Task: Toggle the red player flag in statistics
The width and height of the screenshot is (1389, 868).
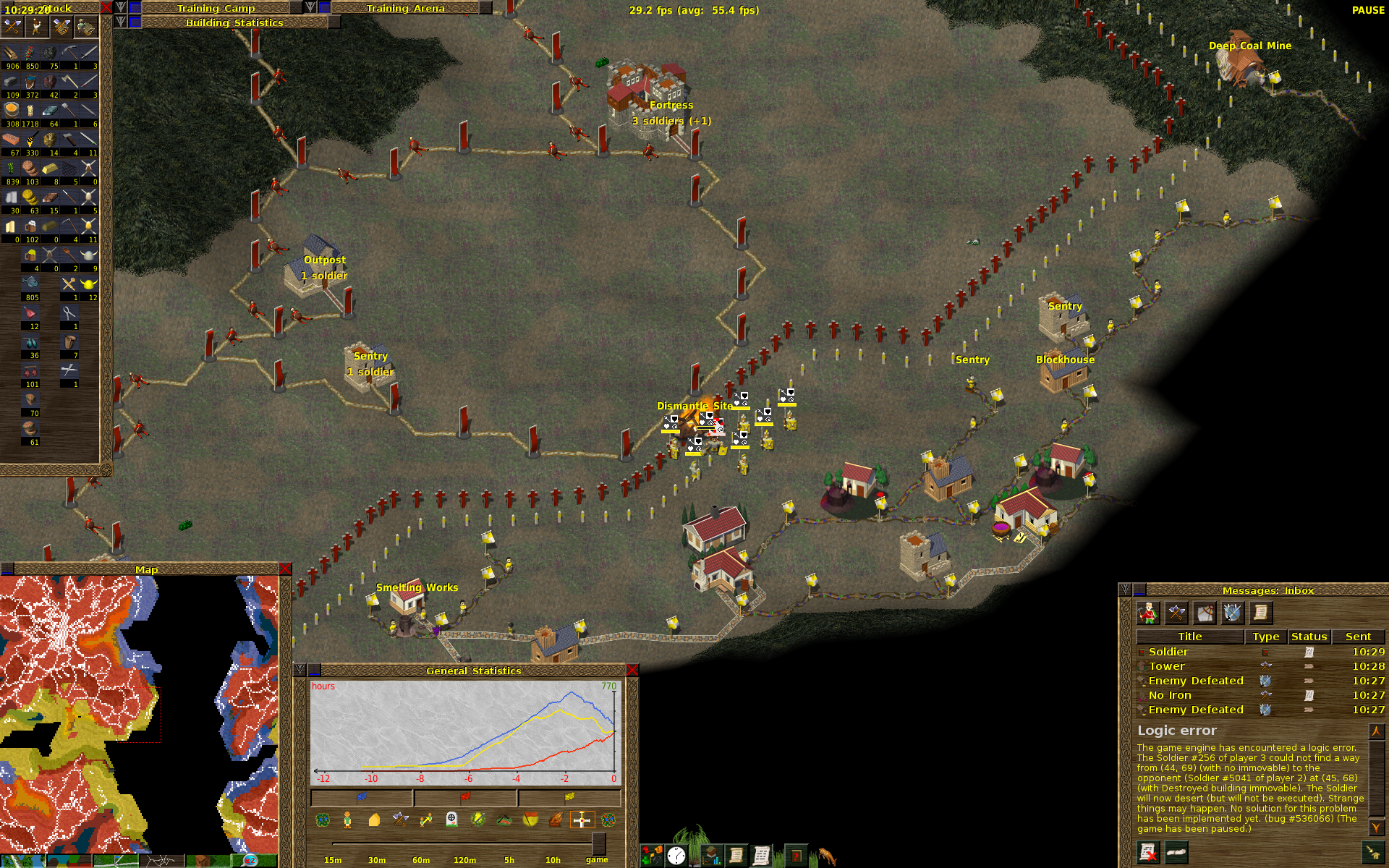Action: (x=465, y=797)
